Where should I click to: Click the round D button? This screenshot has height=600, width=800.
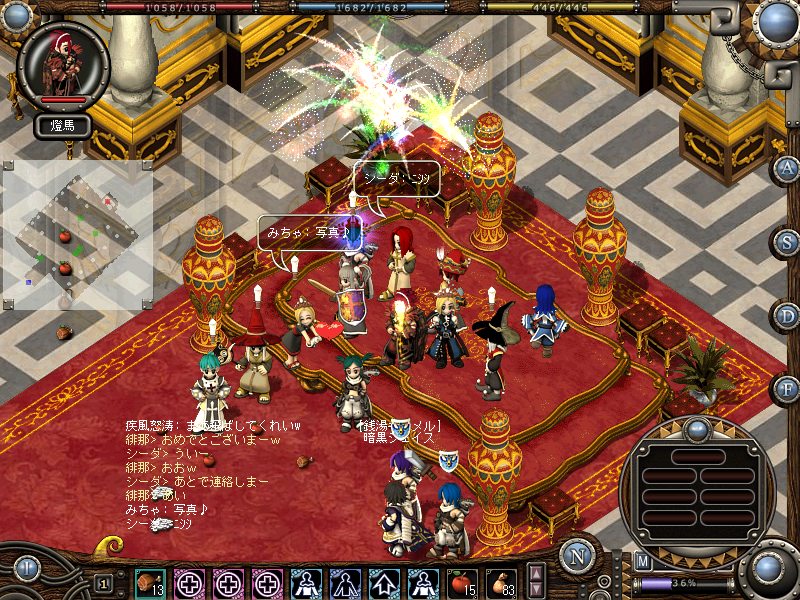tap(788, 316)
